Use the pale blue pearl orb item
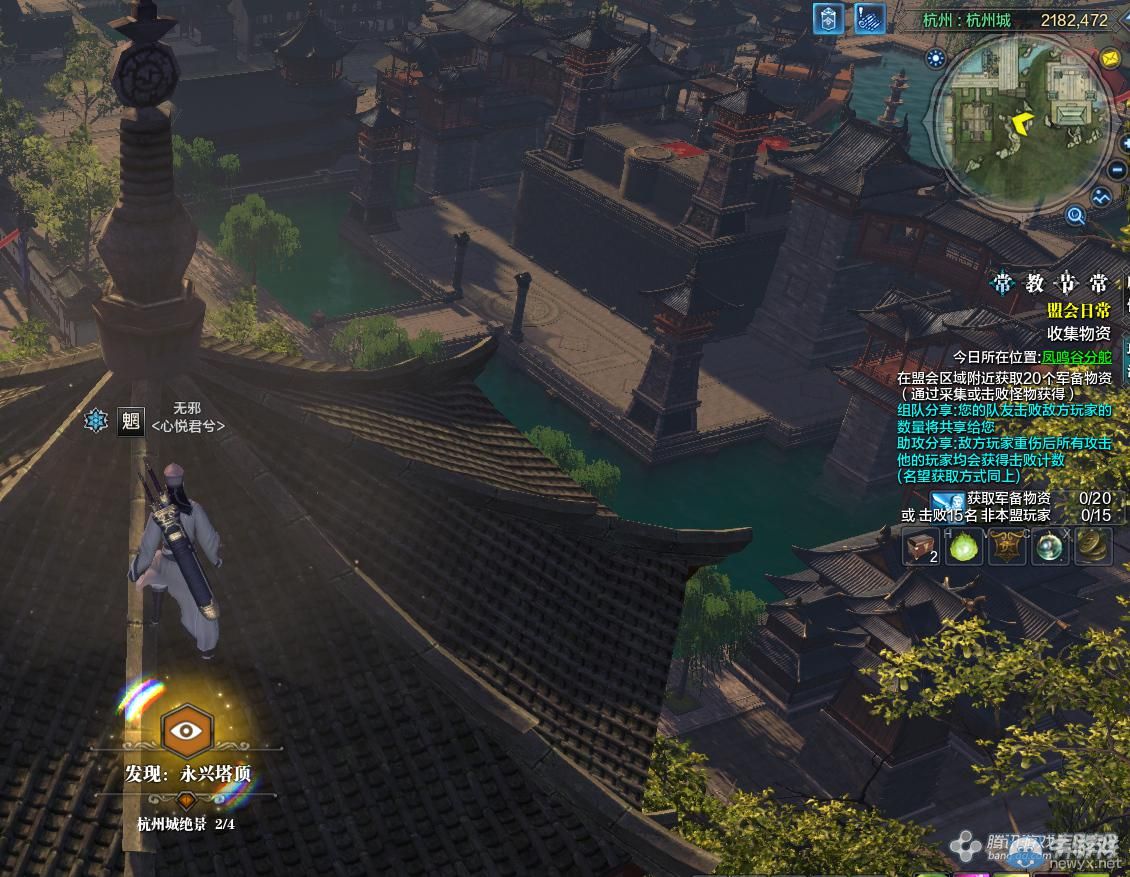The height and width of the screenshot is (877, 1130). tap(1050, 547)
